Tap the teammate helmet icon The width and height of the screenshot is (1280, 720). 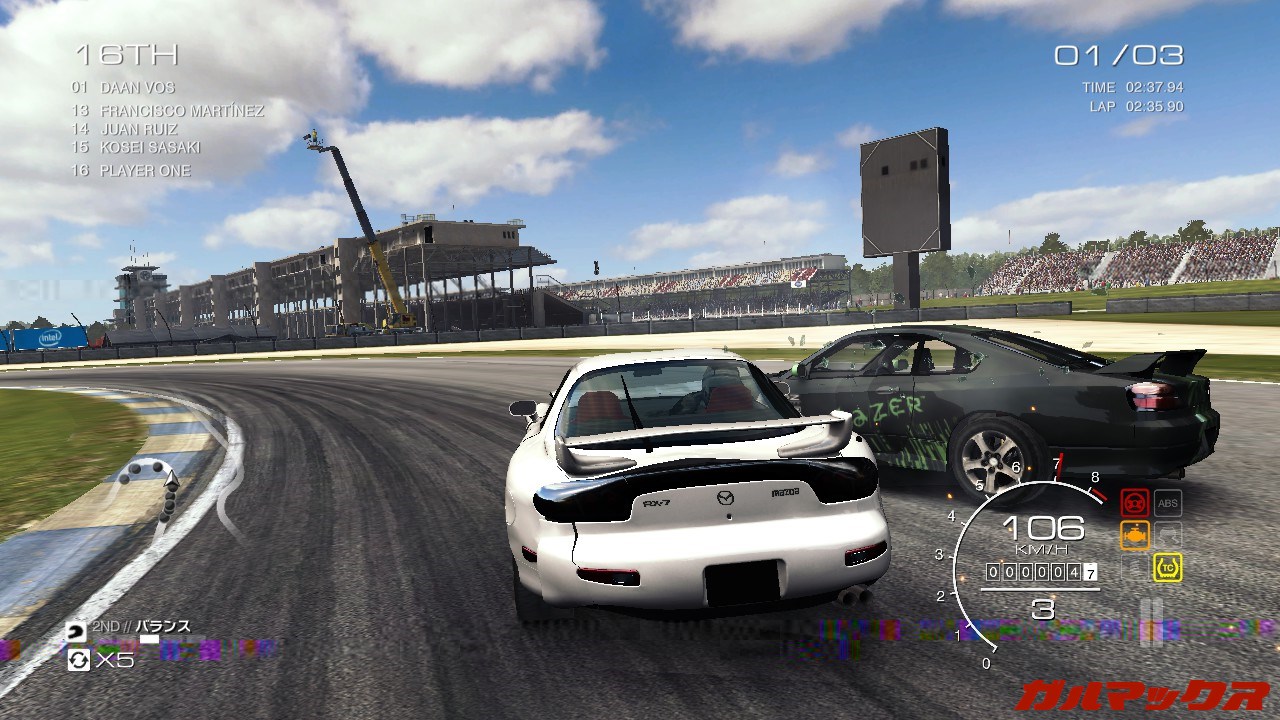[76, 632]
